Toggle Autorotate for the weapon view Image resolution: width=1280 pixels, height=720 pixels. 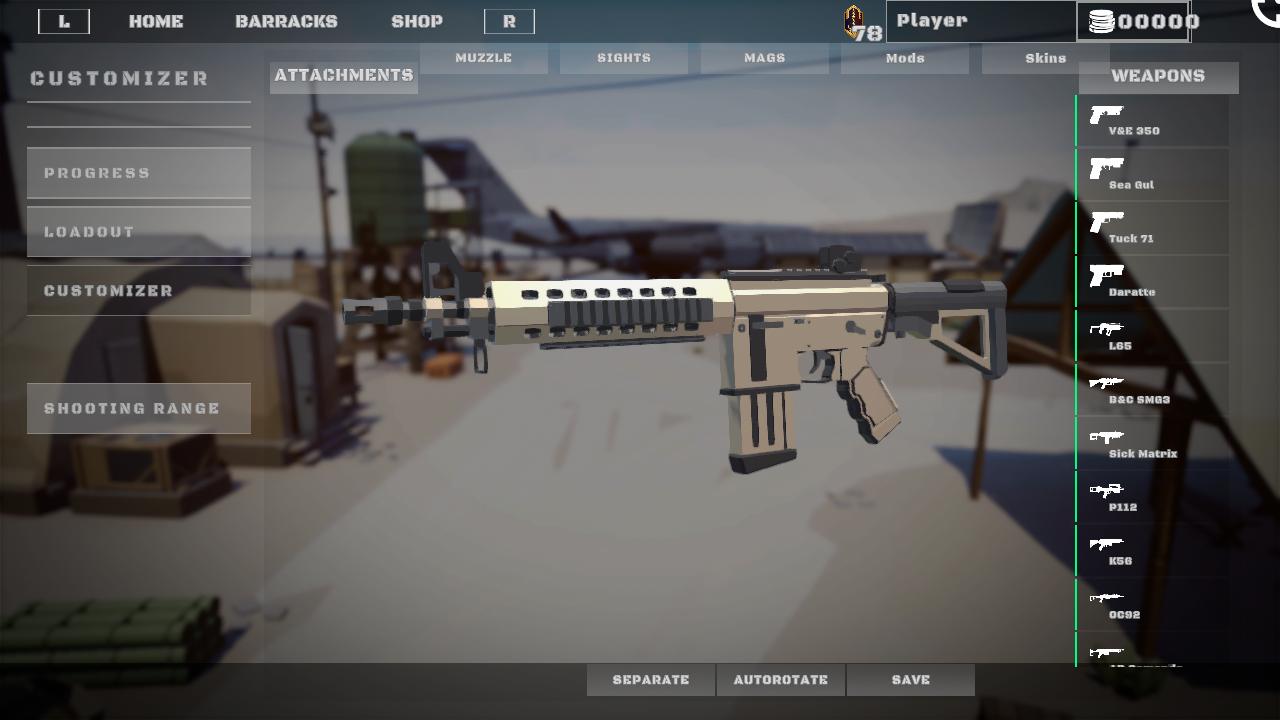click(x=781, y=679)
